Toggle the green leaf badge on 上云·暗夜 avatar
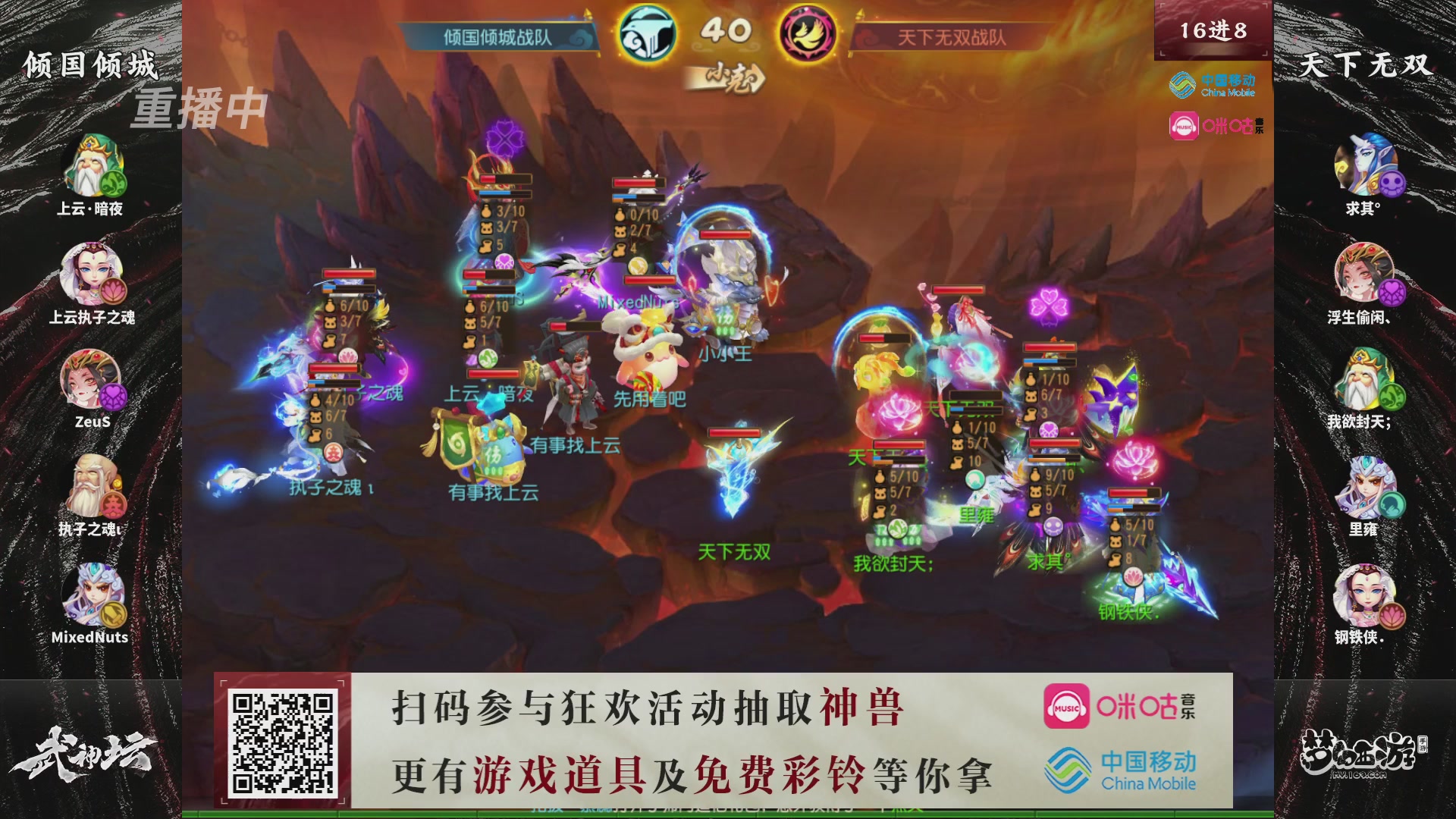This screenshot has height=819, width=1456. (x=115, y=184)
